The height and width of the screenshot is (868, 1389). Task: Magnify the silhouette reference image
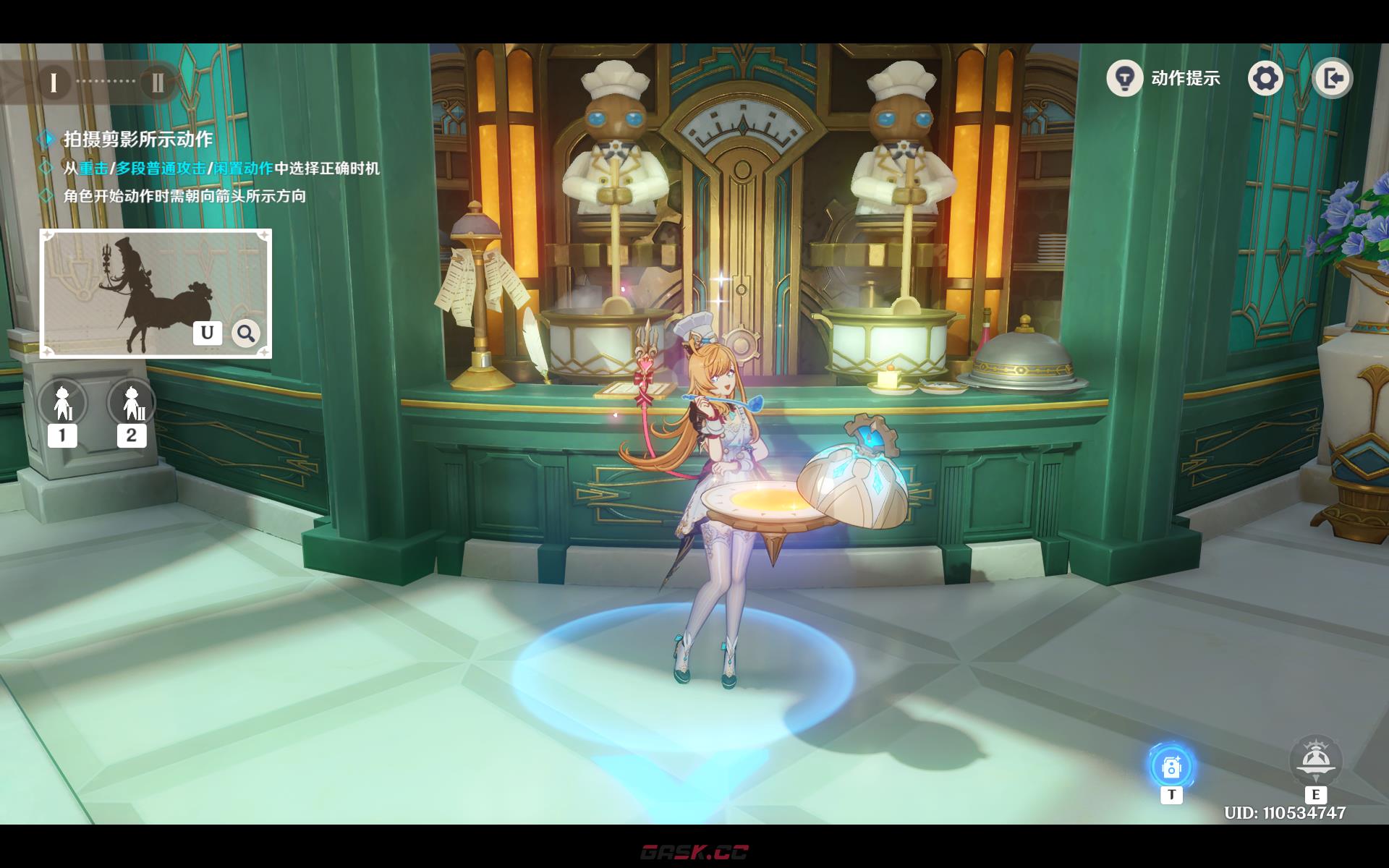tap(246, 333)
